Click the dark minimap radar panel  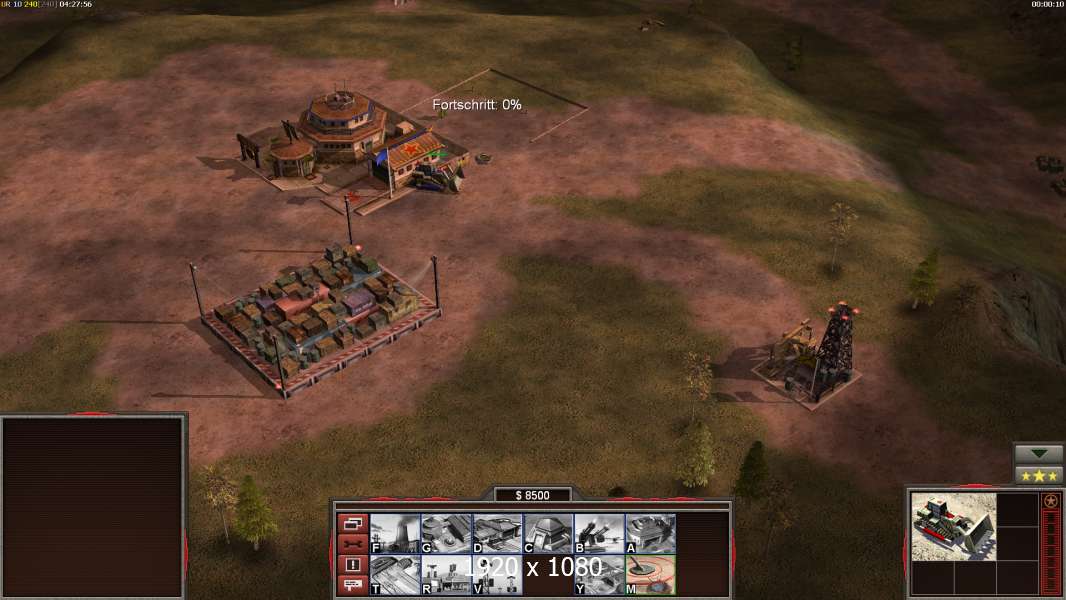(93, 507)
